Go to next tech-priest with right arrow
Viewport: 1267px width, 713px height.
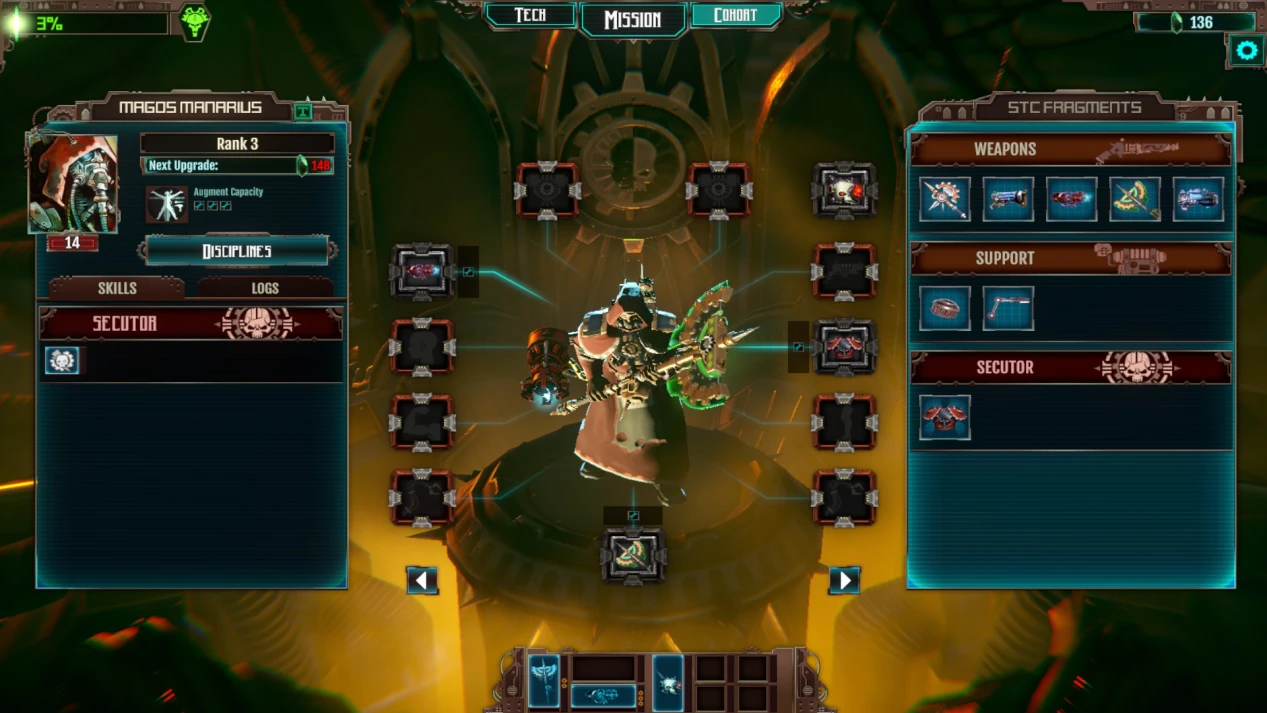[845, 580]
